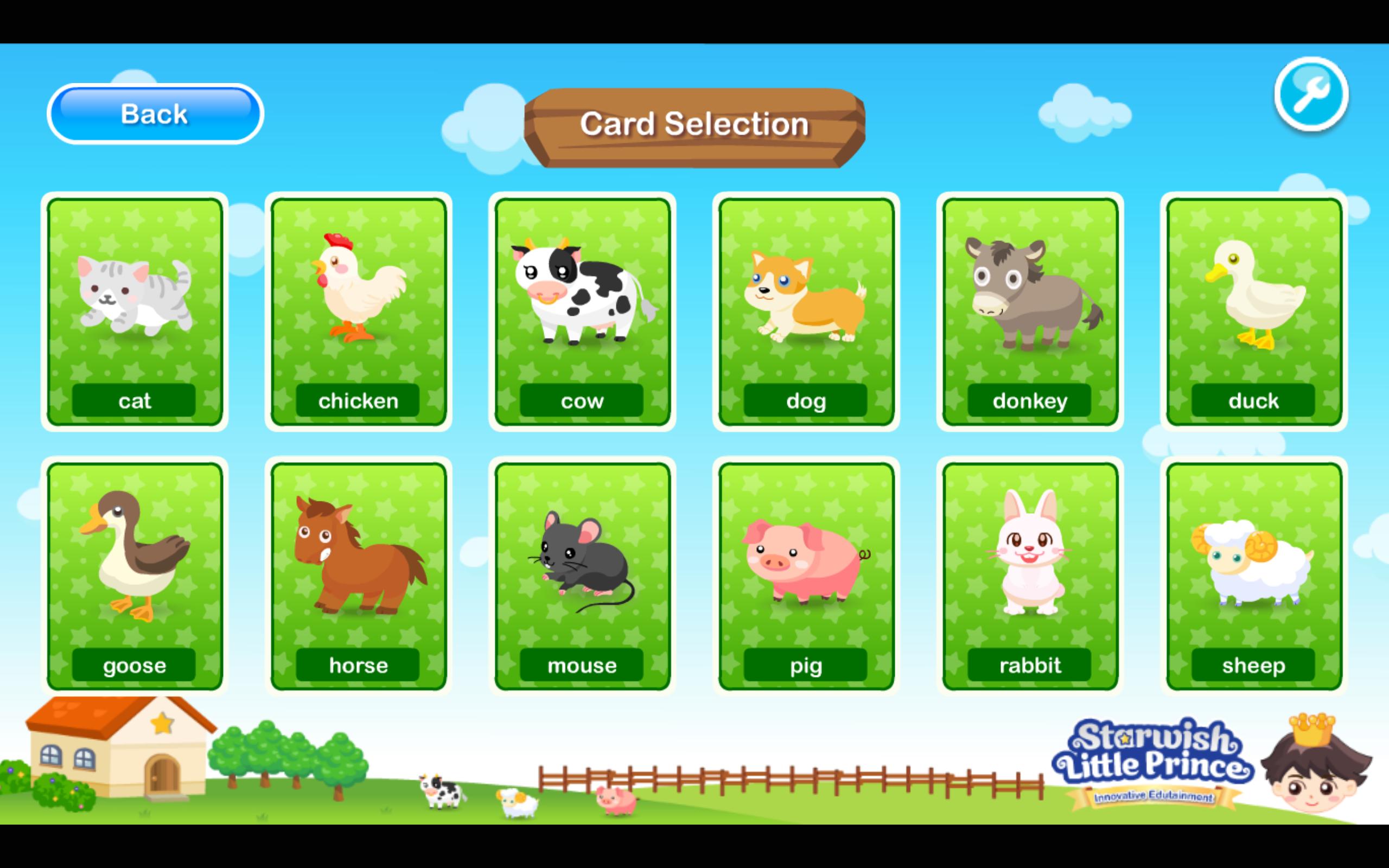Select the mouse card
This screenshot has height=868, width=1389.
[x=581, y=574]
